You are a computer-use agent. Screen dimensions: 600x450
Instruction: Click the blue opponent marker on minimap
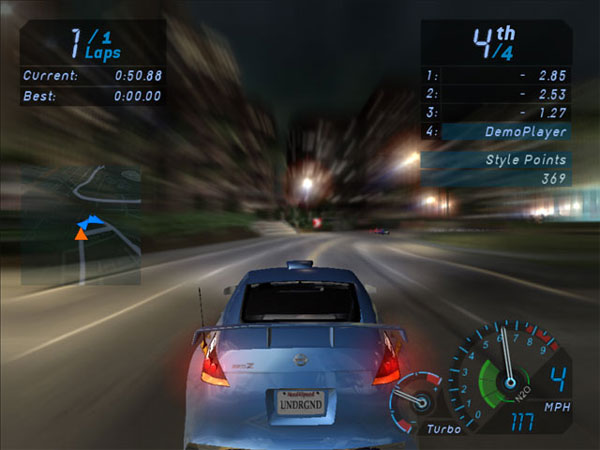pos(90,220)
